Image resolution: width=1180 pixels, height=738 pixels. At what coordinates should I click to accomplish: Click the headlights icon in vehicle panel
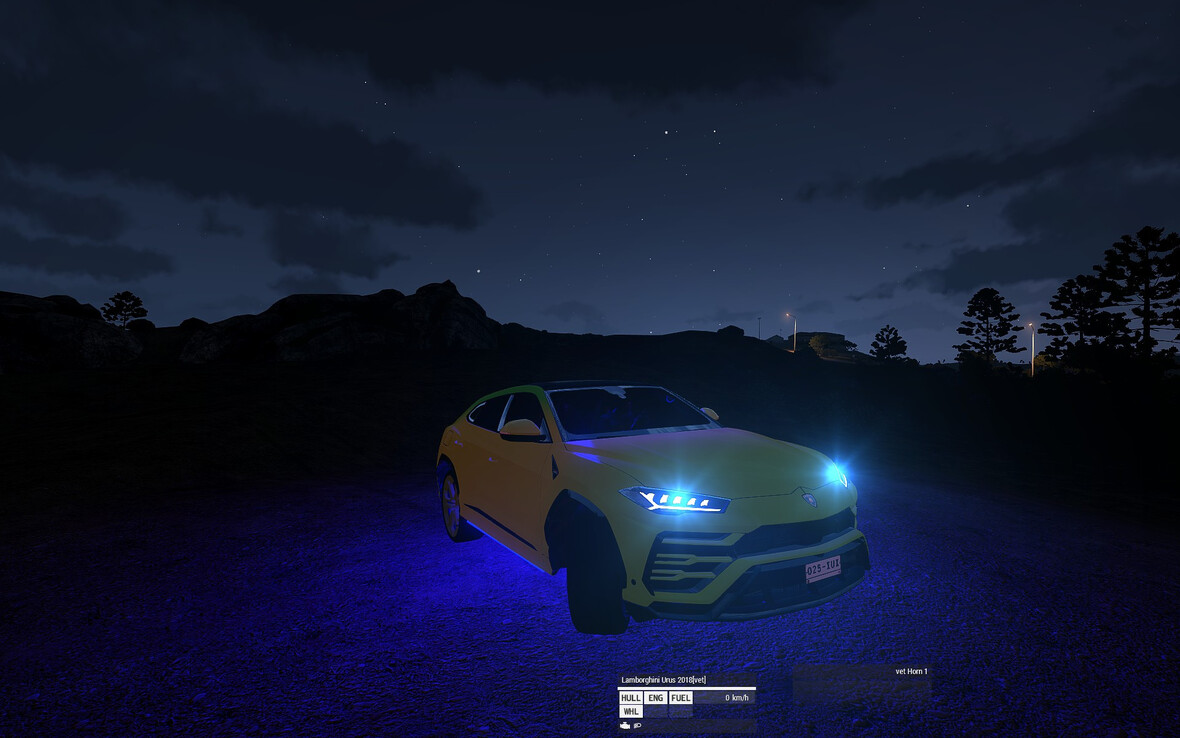[x=637, y=726]
